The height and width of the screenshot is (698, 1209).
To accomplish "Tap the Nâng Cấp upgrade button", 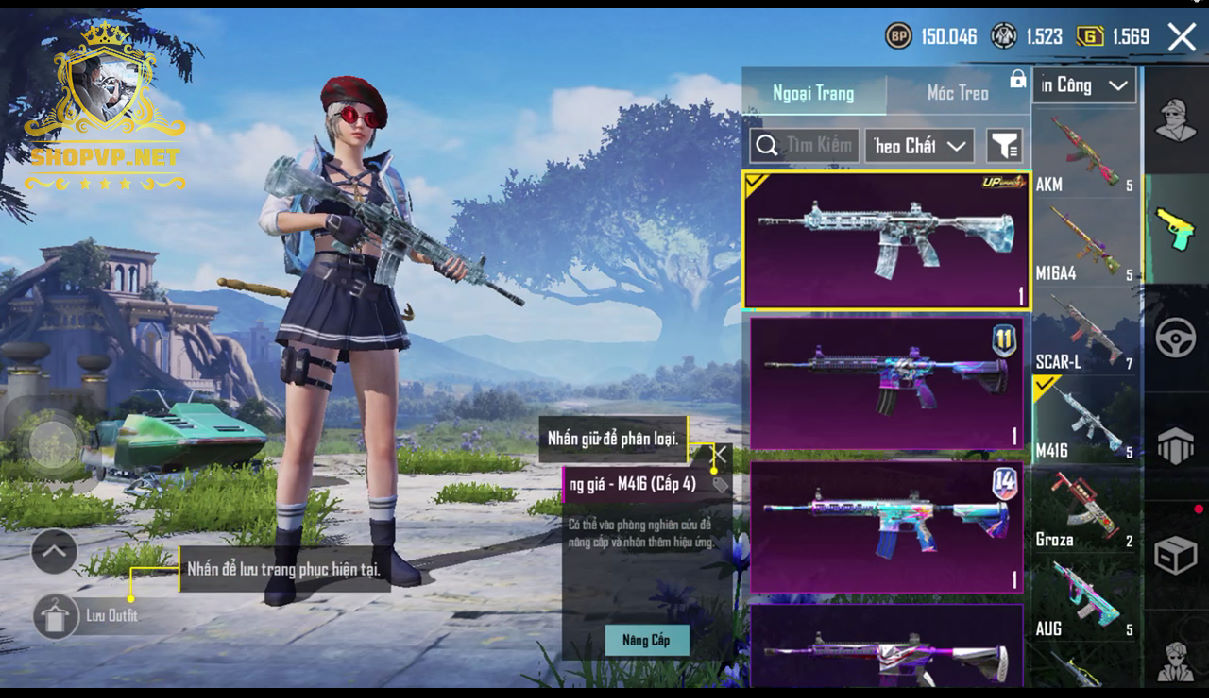I will [646, 640].
